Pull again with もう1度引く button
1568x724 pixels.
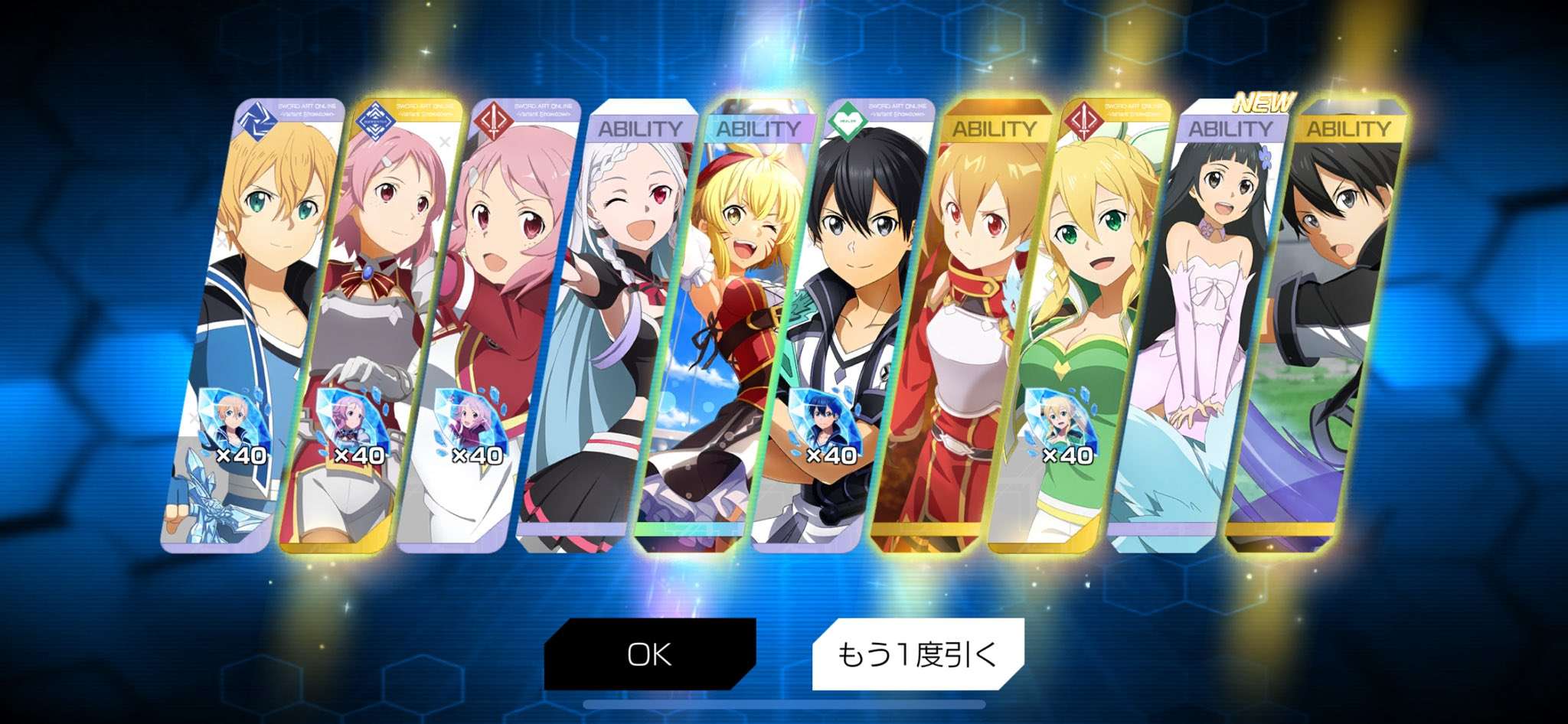pos(917,654)
